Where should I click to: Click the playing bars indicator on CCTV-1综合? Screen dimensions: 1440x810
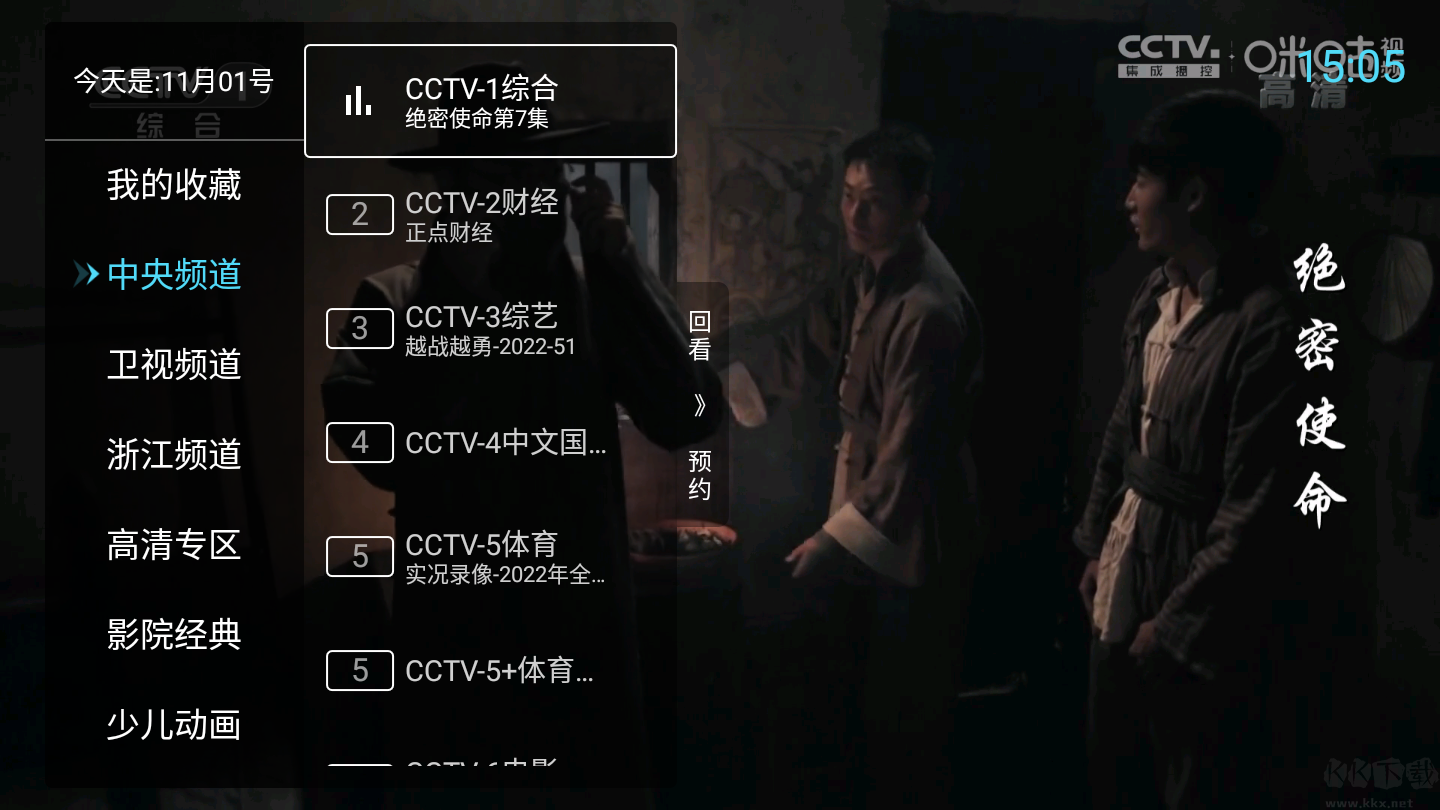(359, 100)
